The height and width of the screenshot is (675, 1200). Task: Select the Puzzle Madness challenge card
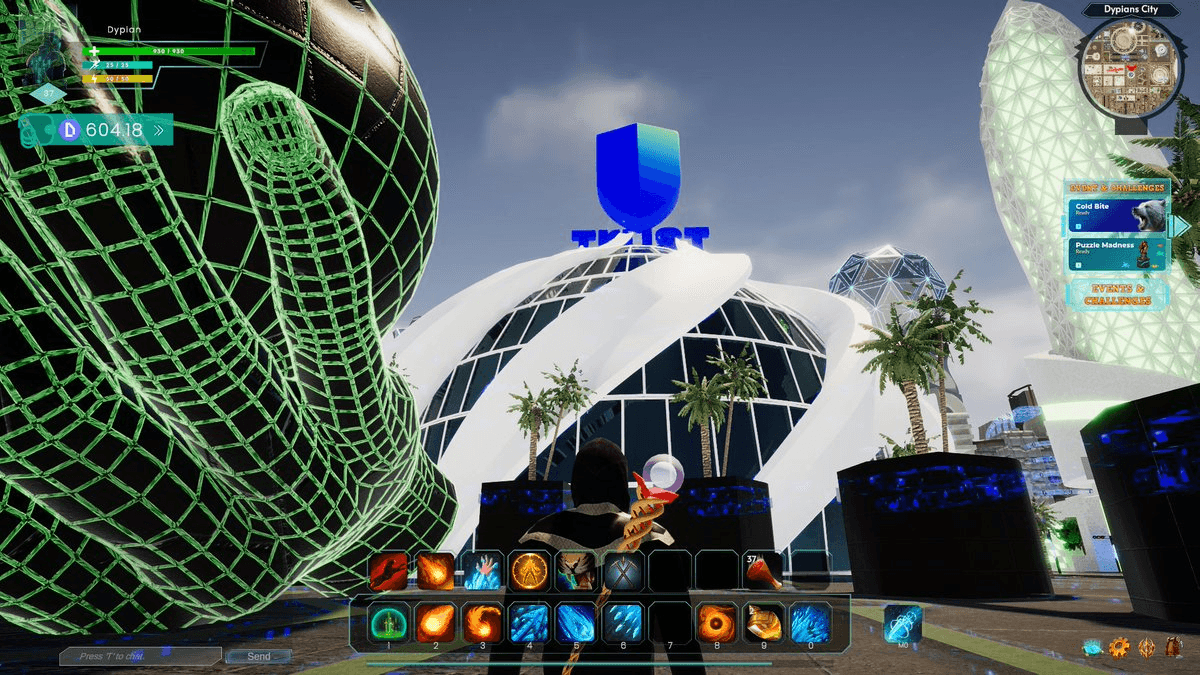1116,252
